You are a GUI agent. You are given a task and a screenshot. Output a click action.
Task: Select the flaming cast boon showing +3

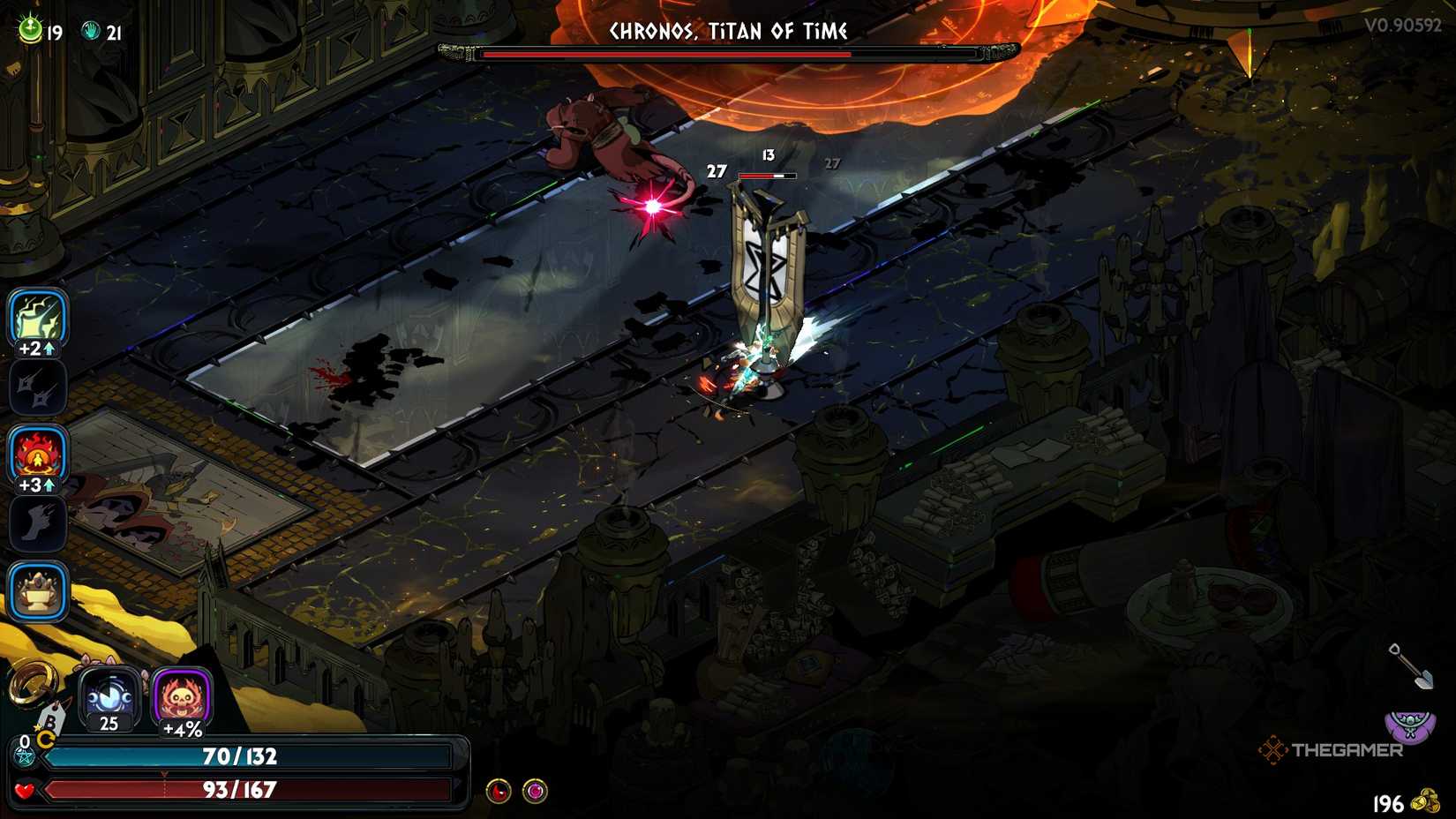pyautogui.click(x=37, y=455)
